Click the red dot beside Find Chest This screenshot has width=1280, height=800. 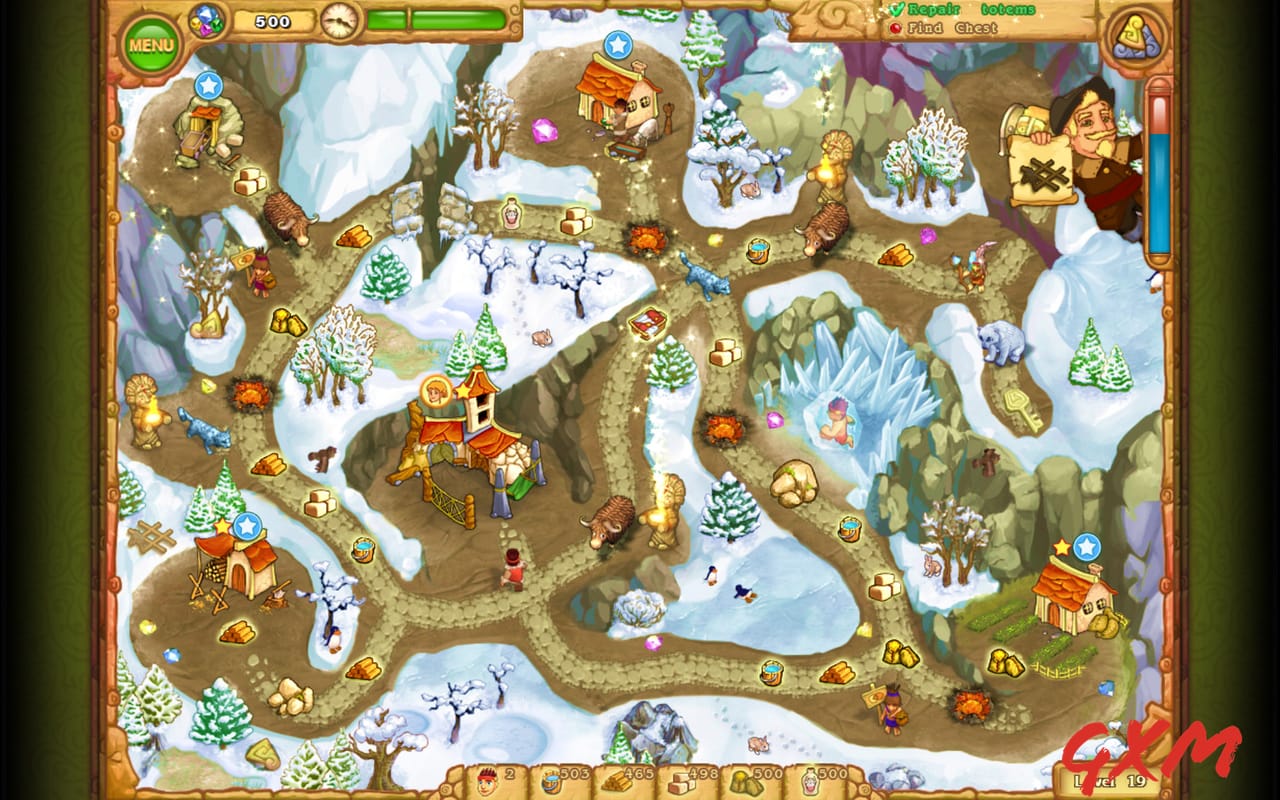(x=898, y=27)
